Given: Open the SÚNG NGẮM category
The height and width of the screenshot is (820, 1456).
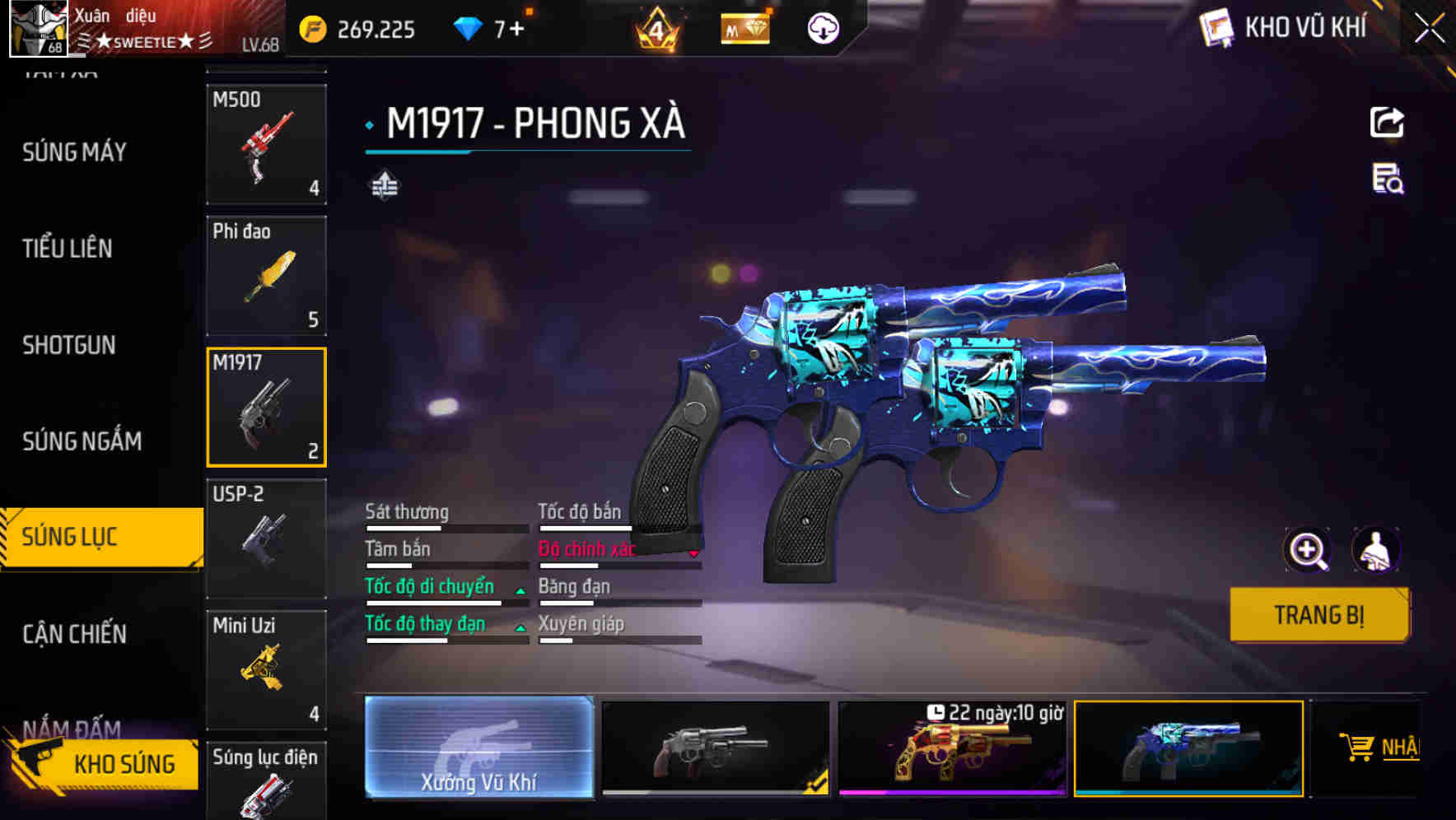Looking at the screenshot, I should [81, 441].
